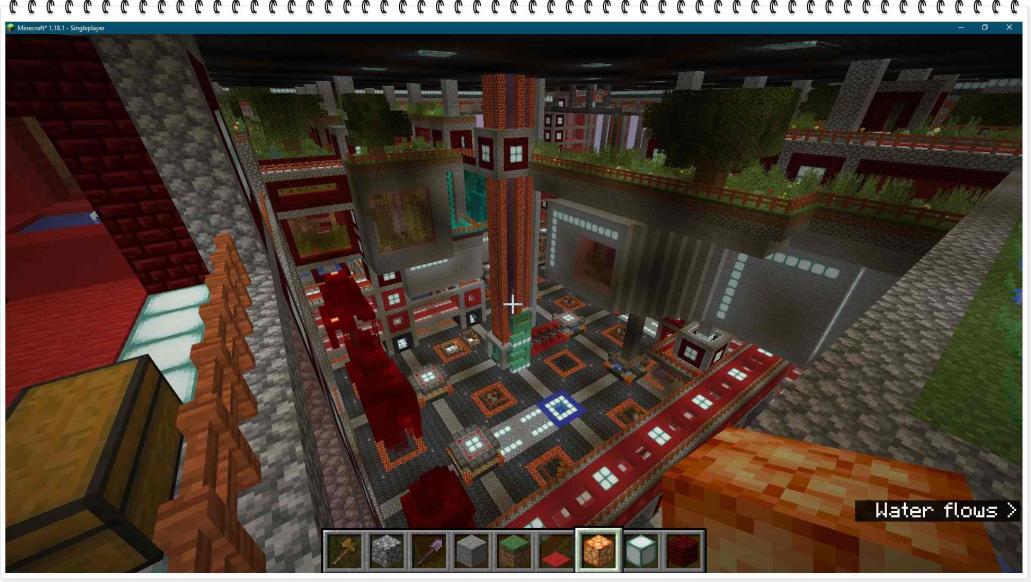1031x582 pixels.
Task: Select the golden axe hotbar slot
Action: coord(344,550)
